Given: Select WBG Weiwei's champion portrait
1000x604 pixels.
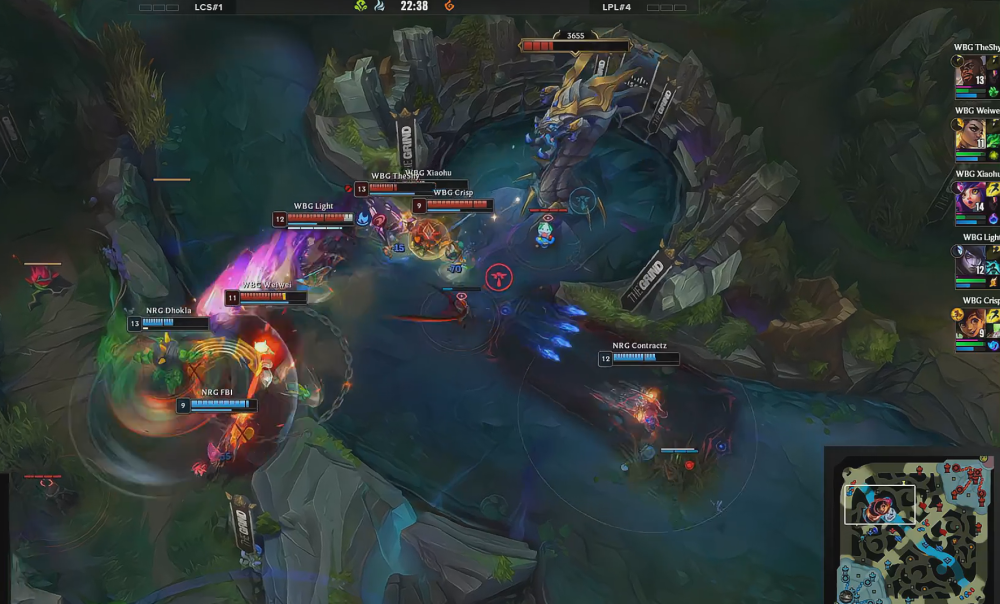Looking at the screenshot, I should 970,135.
